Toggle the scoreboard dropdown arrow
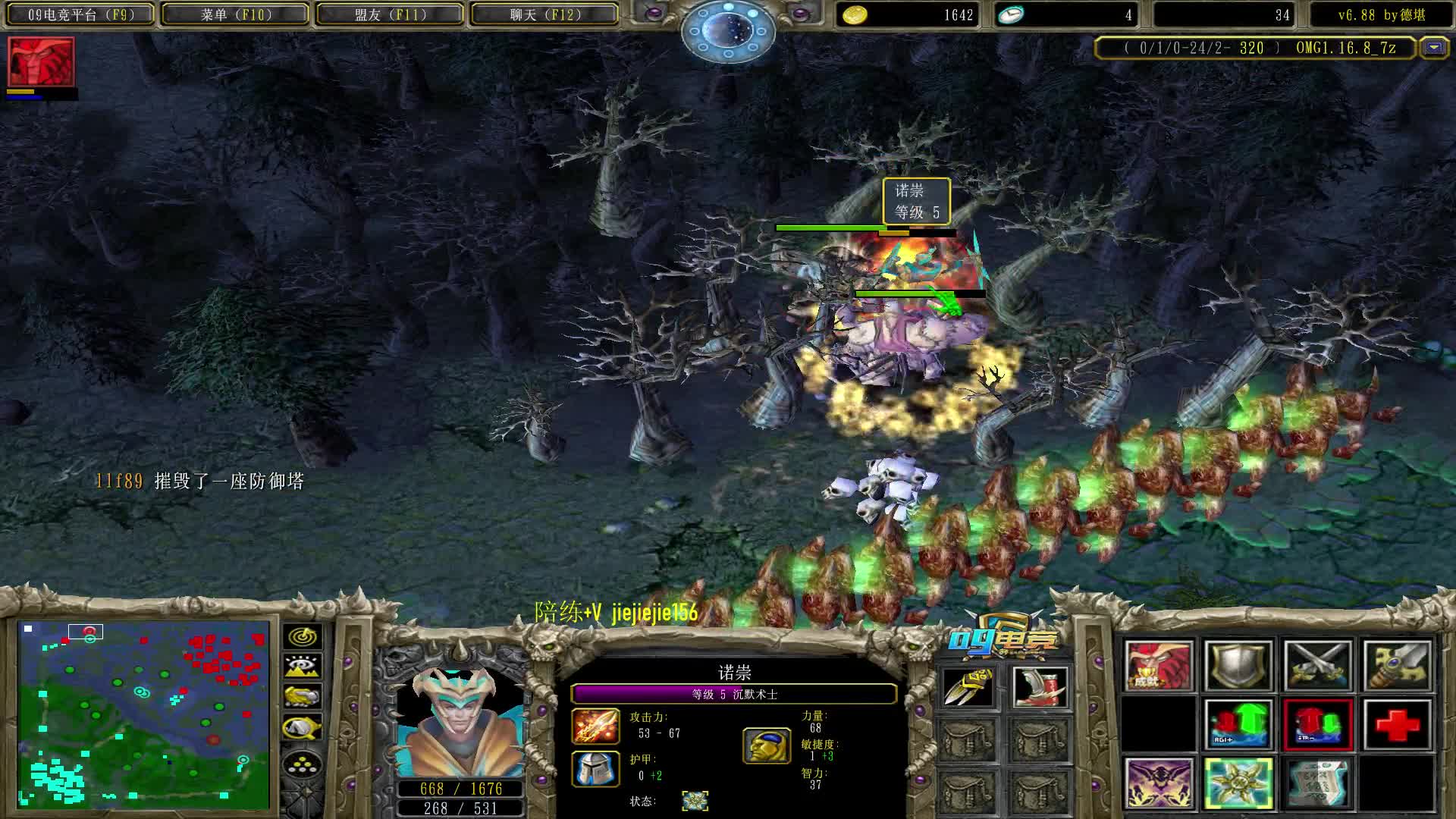The width and height of the screenshot is (1456, 819). pos(1433,48)
